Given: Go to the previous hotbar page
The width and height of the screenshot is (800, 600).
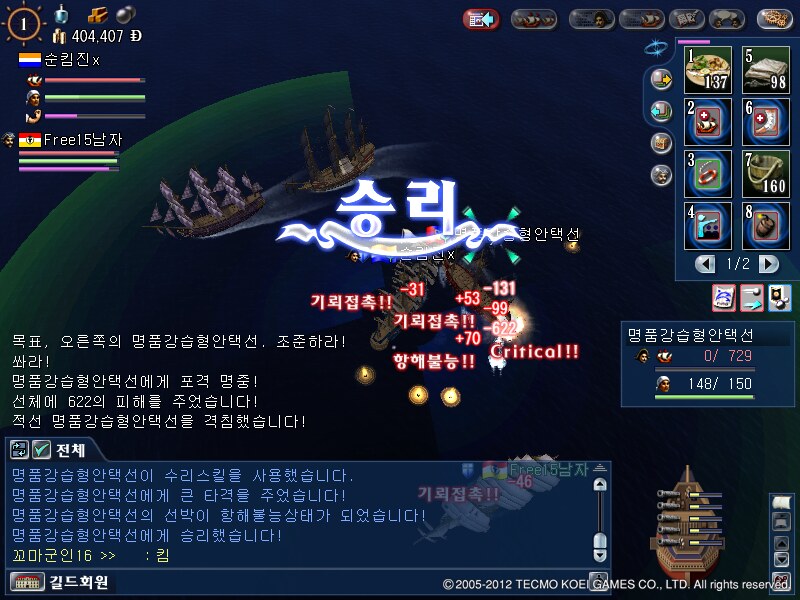Looking at the screenshot, I should pos(706,264).
